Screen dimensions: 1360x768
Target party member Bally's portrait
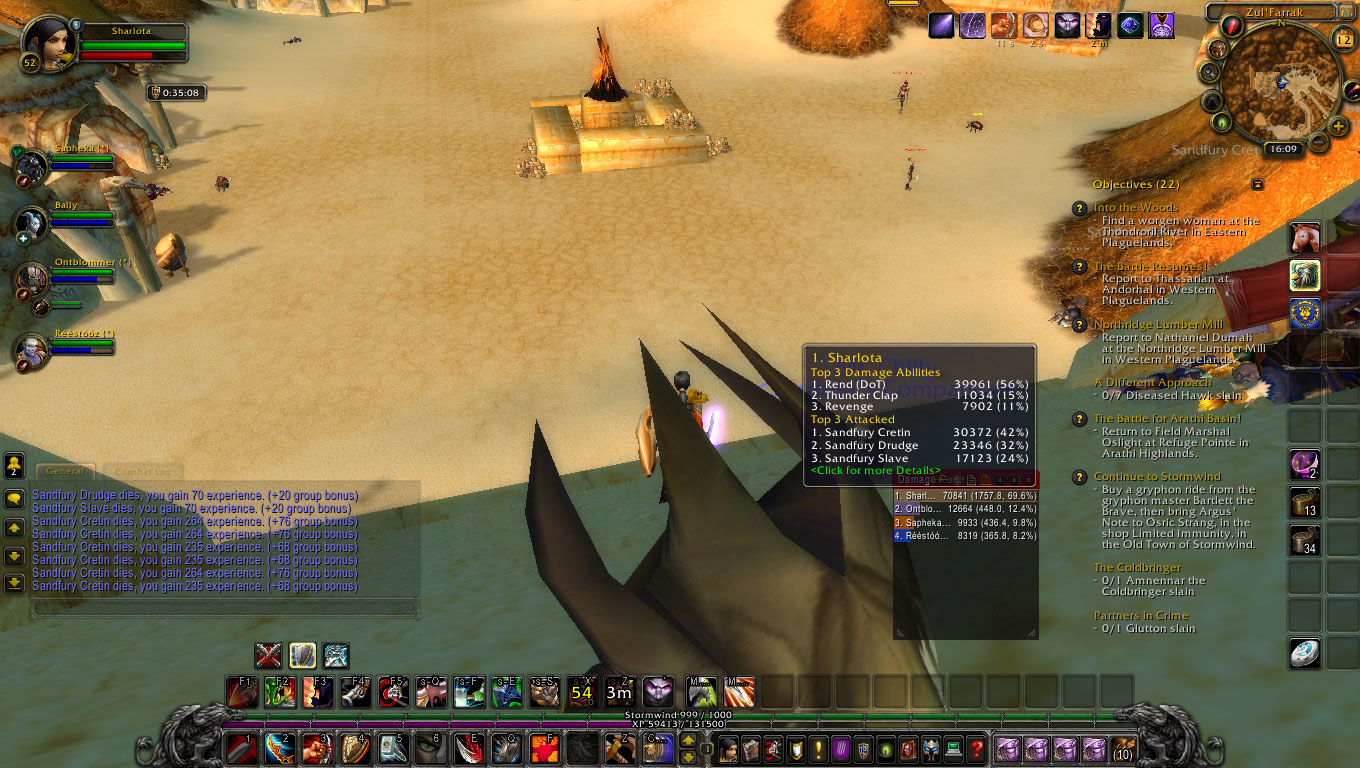32,222
